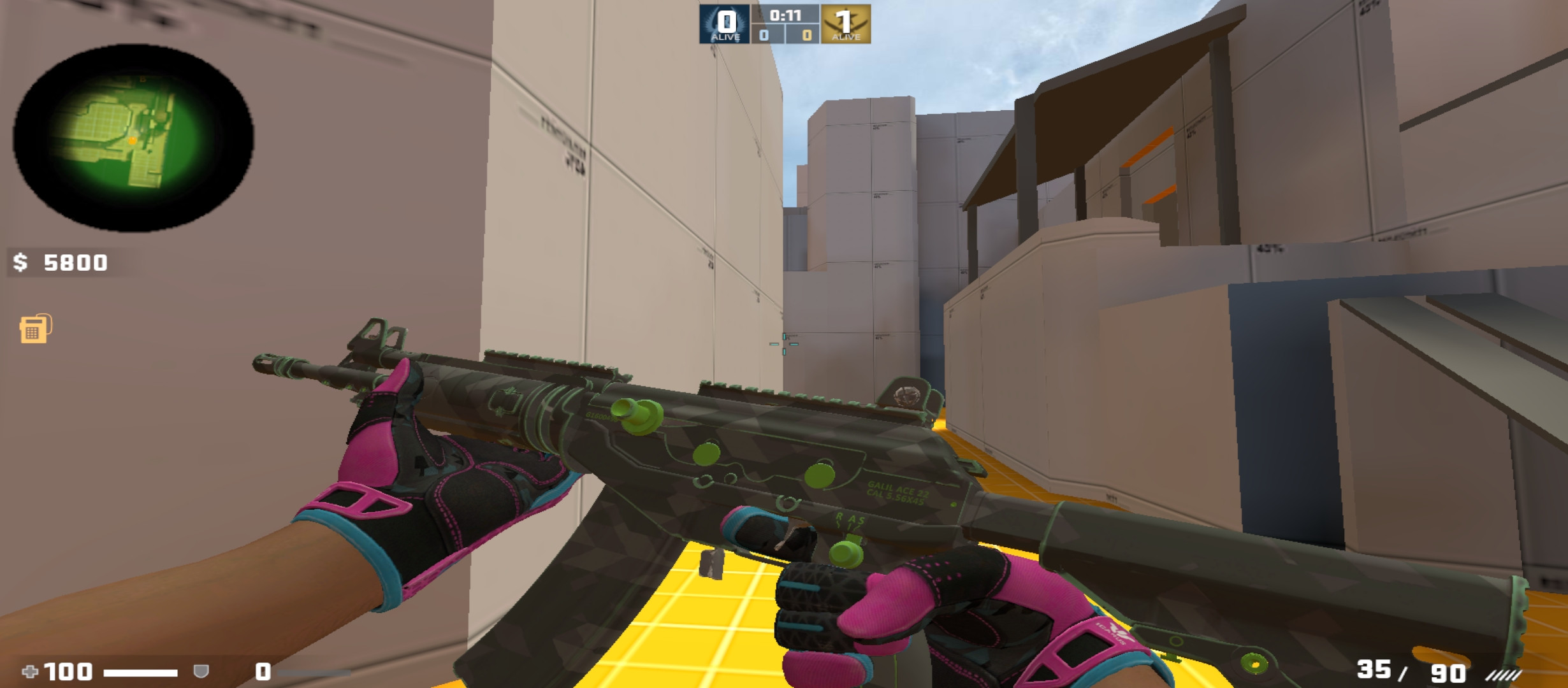Select the yellow 0 round score
The width and height of the screenshot is (1568, 688).
[807, 36]
